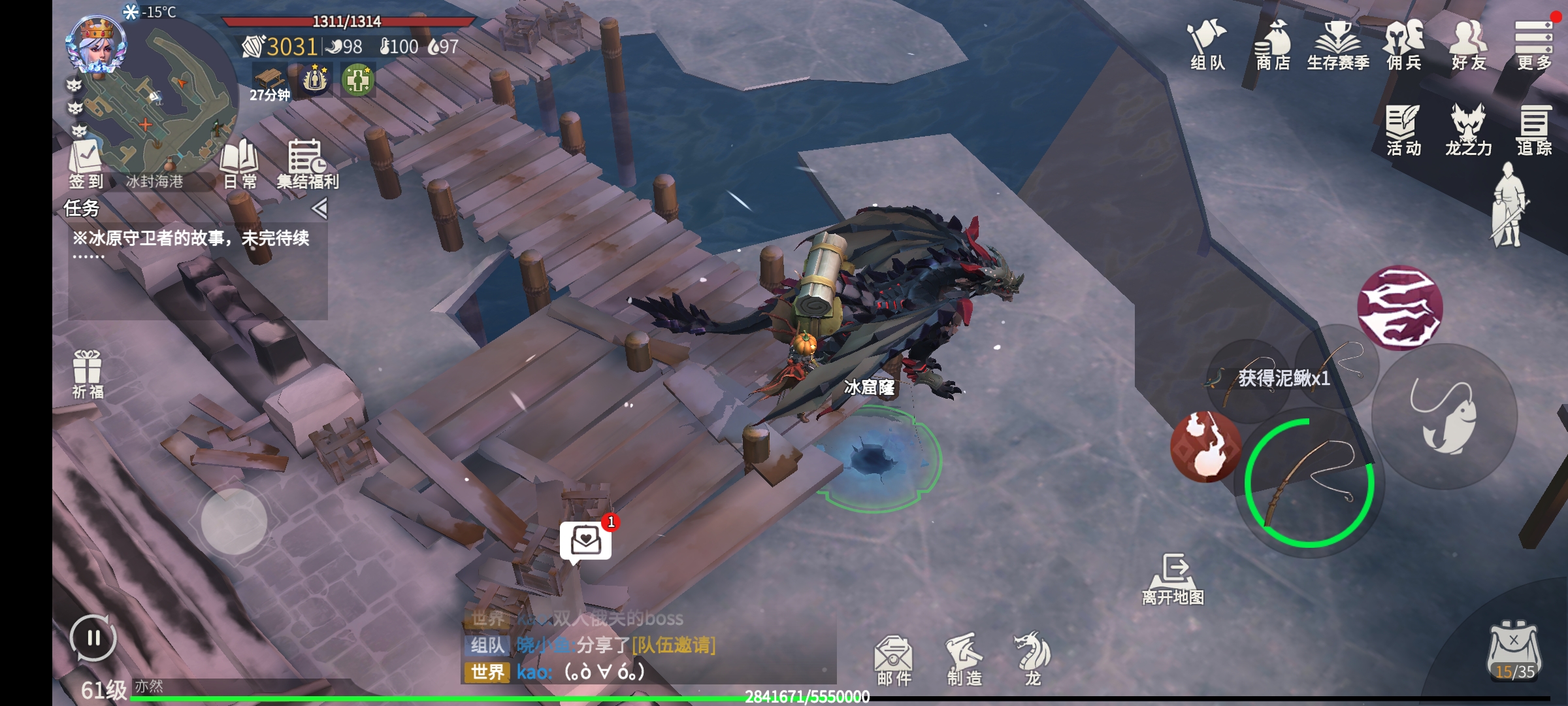Open the 追踪 tracking panel
Image resolution: width=1568 pixels, height=706 pixels.
click(x=1533, y=130)
